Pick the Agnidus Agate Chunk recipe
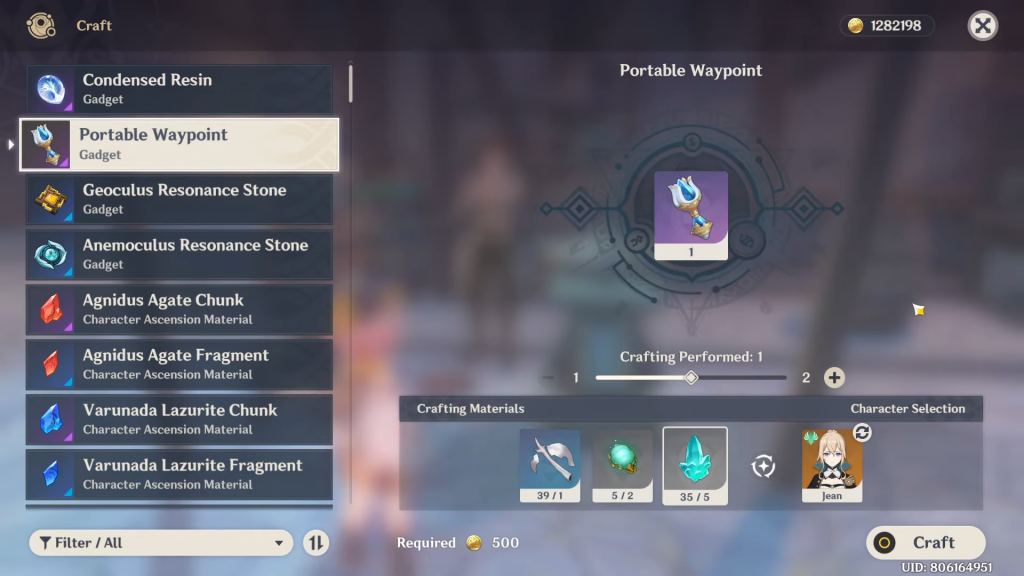The width and height of the screenshot is (1024, 576). [x=179, y=309]
